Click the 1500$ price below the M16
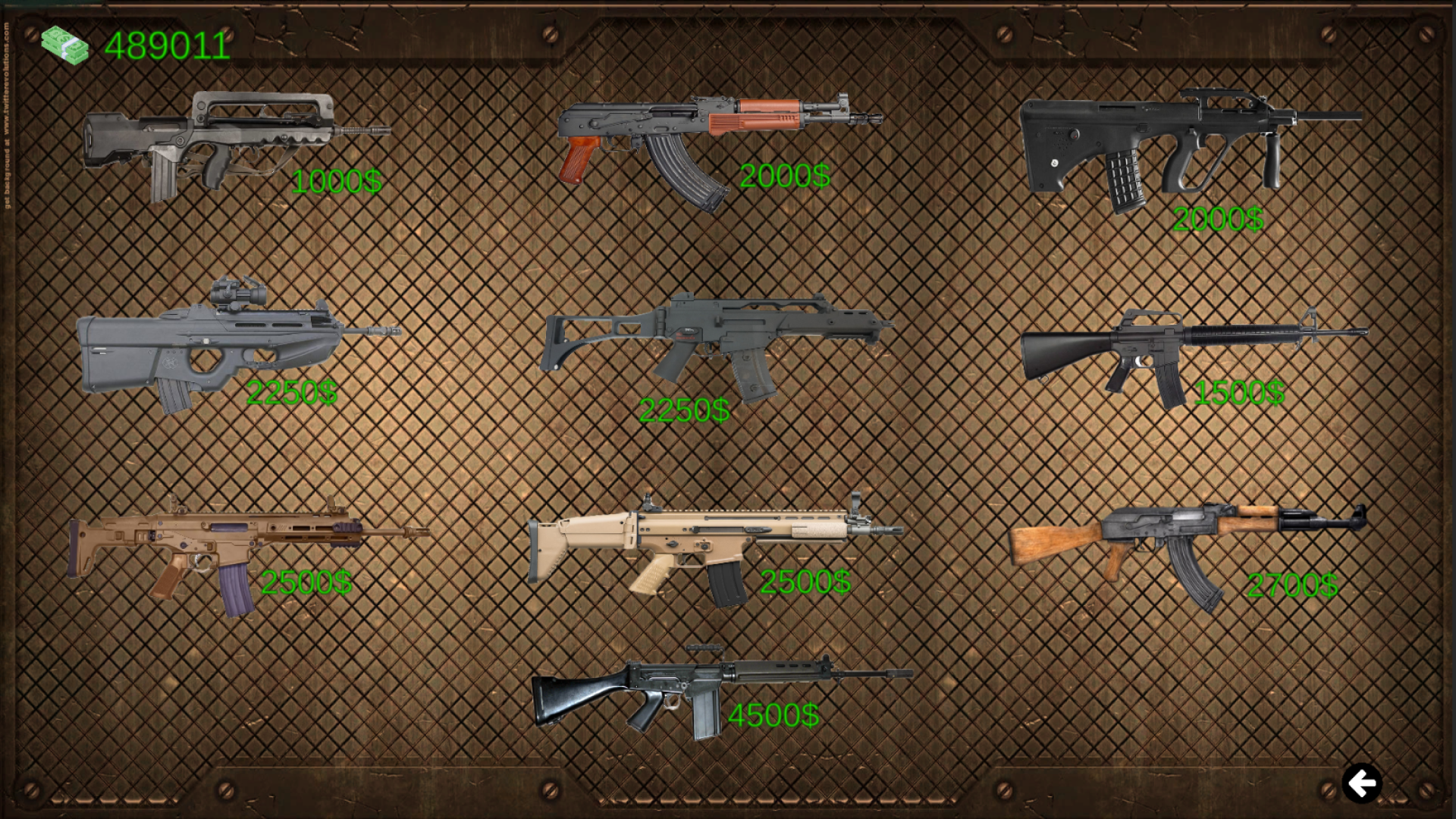The width and height of the screenshot is (1456, 819). [x=1239, y=393]
